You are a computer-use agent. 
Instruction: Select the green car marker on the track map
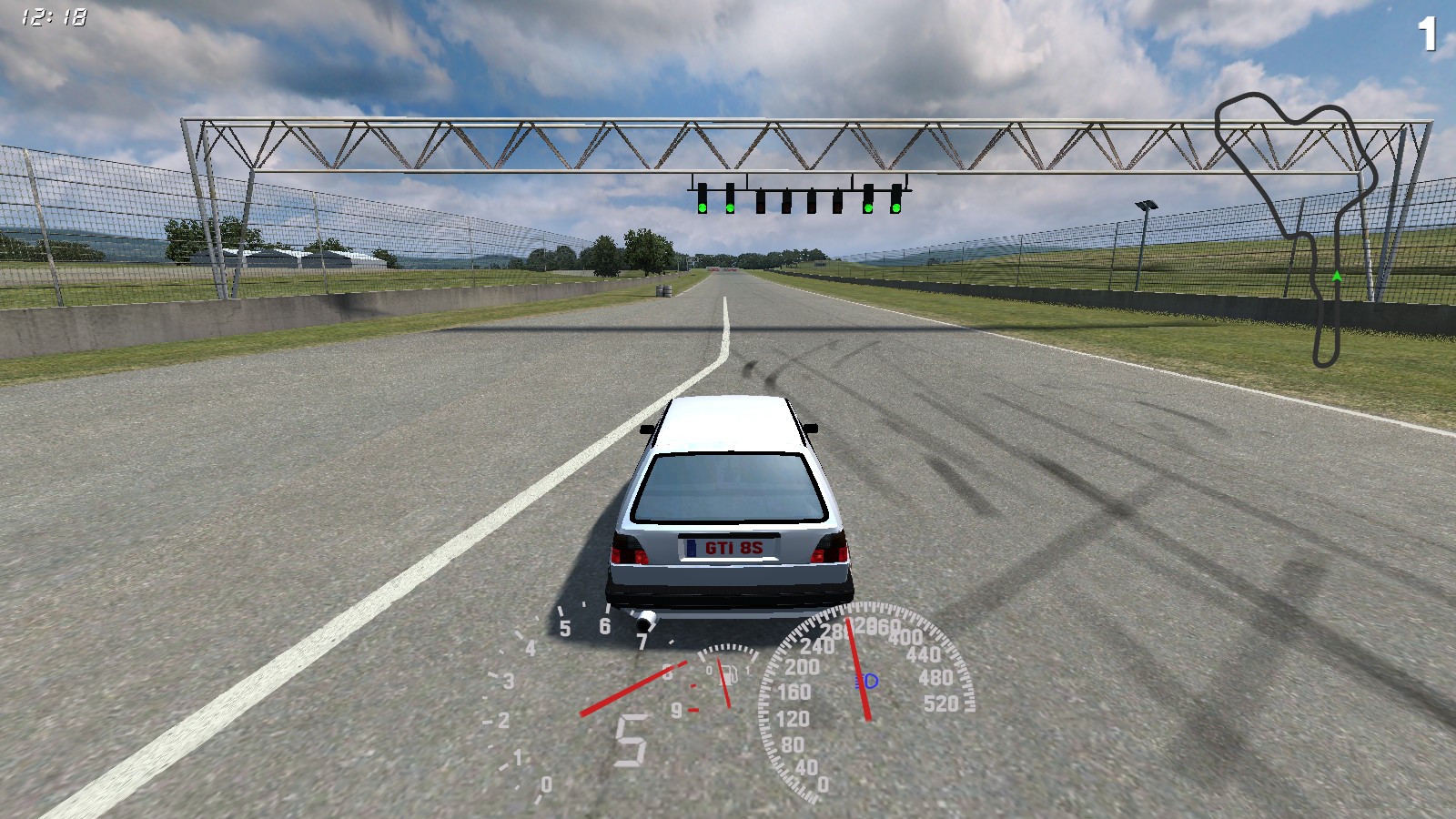click(x=1336, y=275)
